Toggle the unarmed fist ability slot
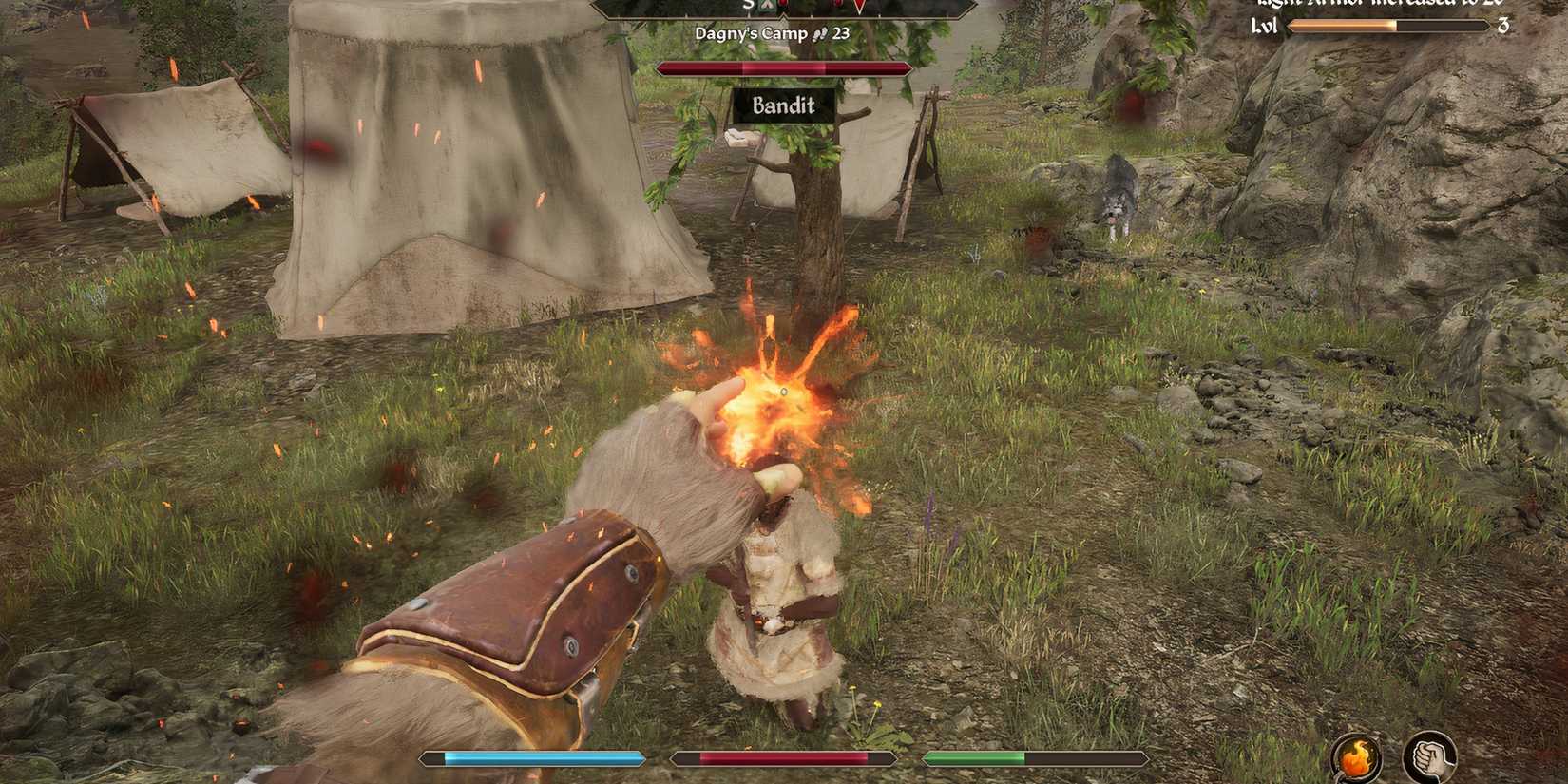 [x=1427, y=755]
